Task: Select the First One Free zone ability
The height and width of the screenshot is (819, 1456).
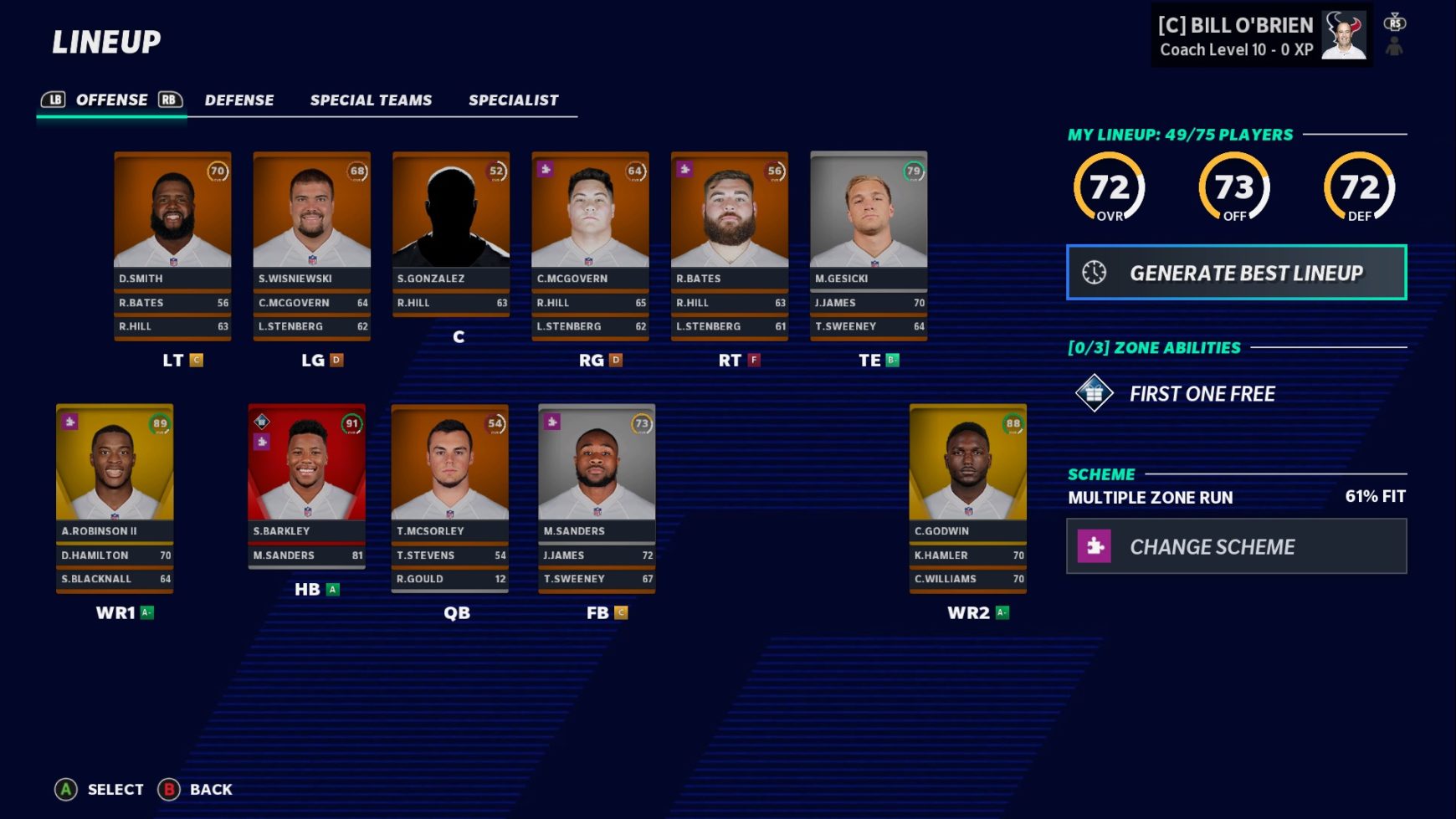Action: pyautogui.click(x=1202, y=394)
